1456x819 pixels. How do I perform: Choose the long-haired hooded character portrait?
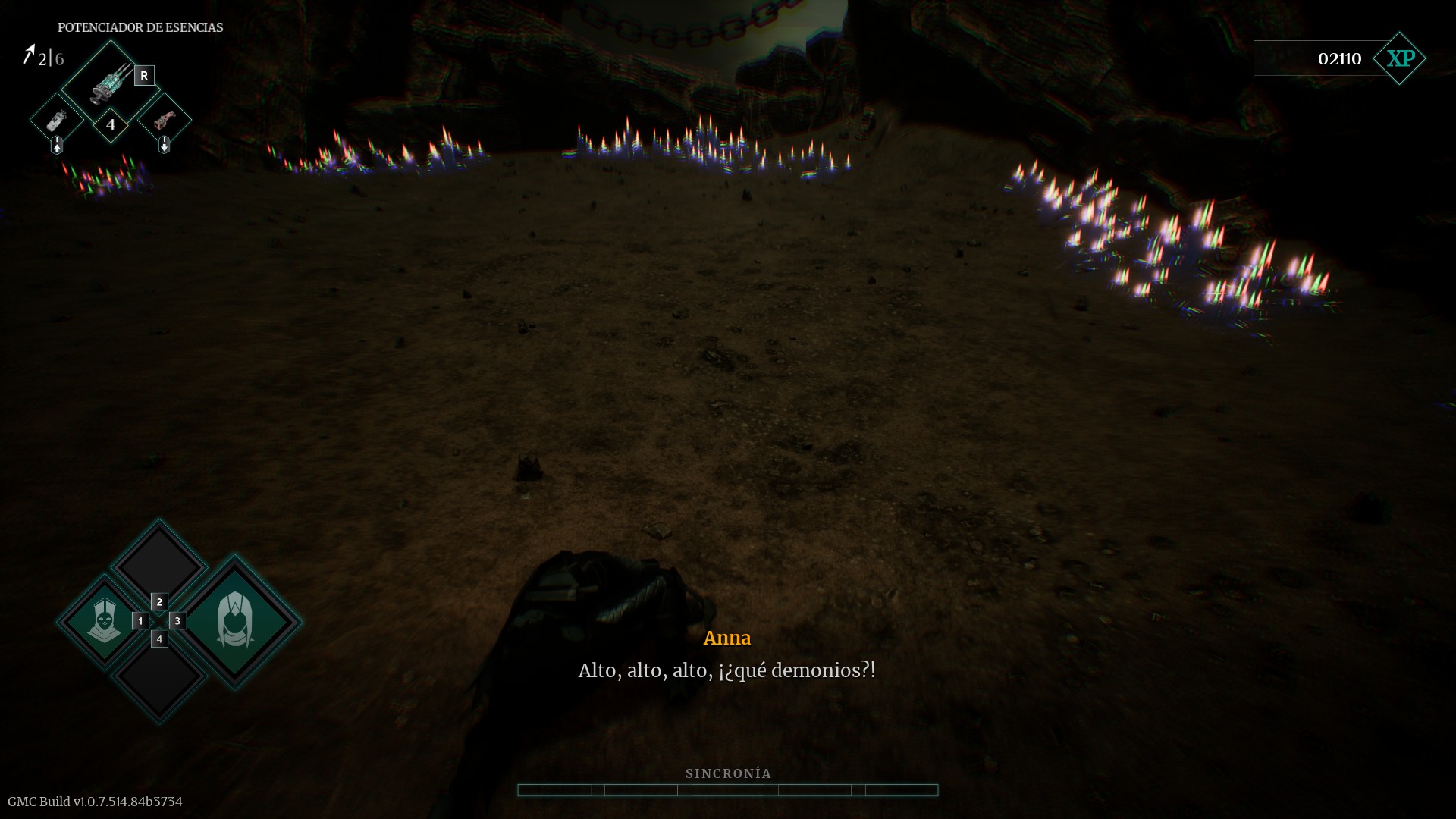[235, 621]
